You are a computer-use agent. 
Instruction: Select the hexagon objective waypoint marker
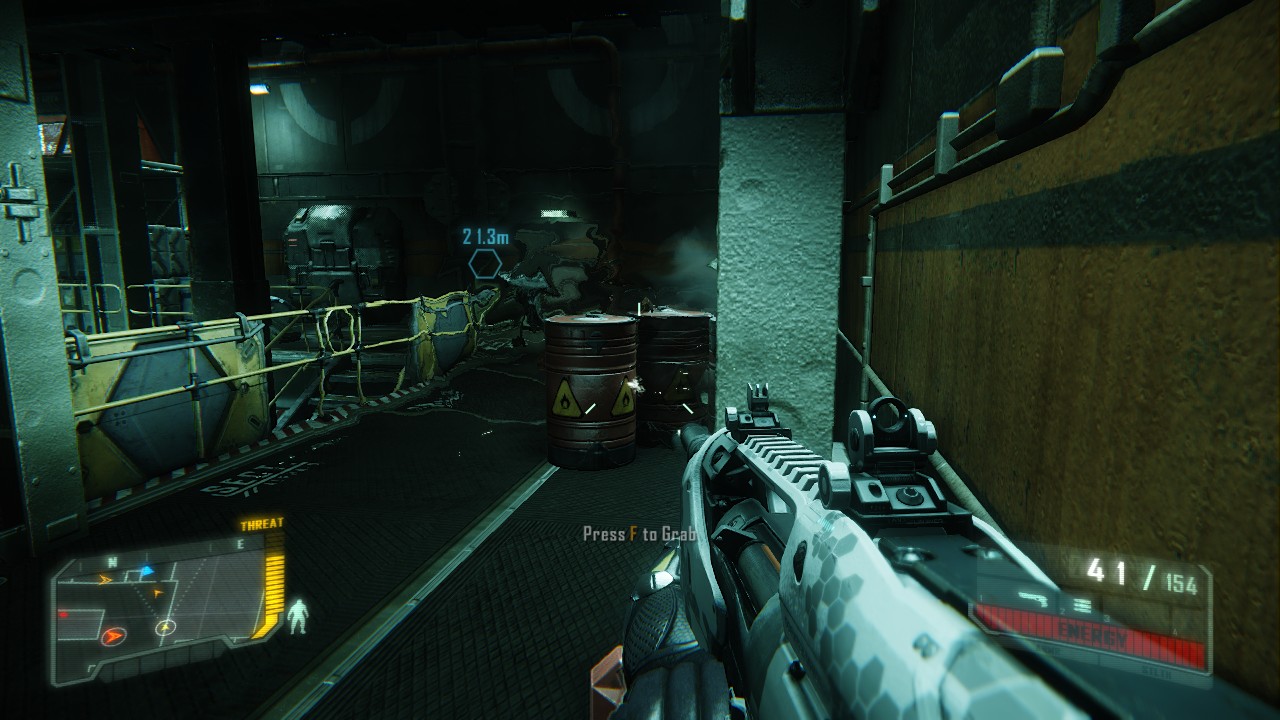point(486,264)
